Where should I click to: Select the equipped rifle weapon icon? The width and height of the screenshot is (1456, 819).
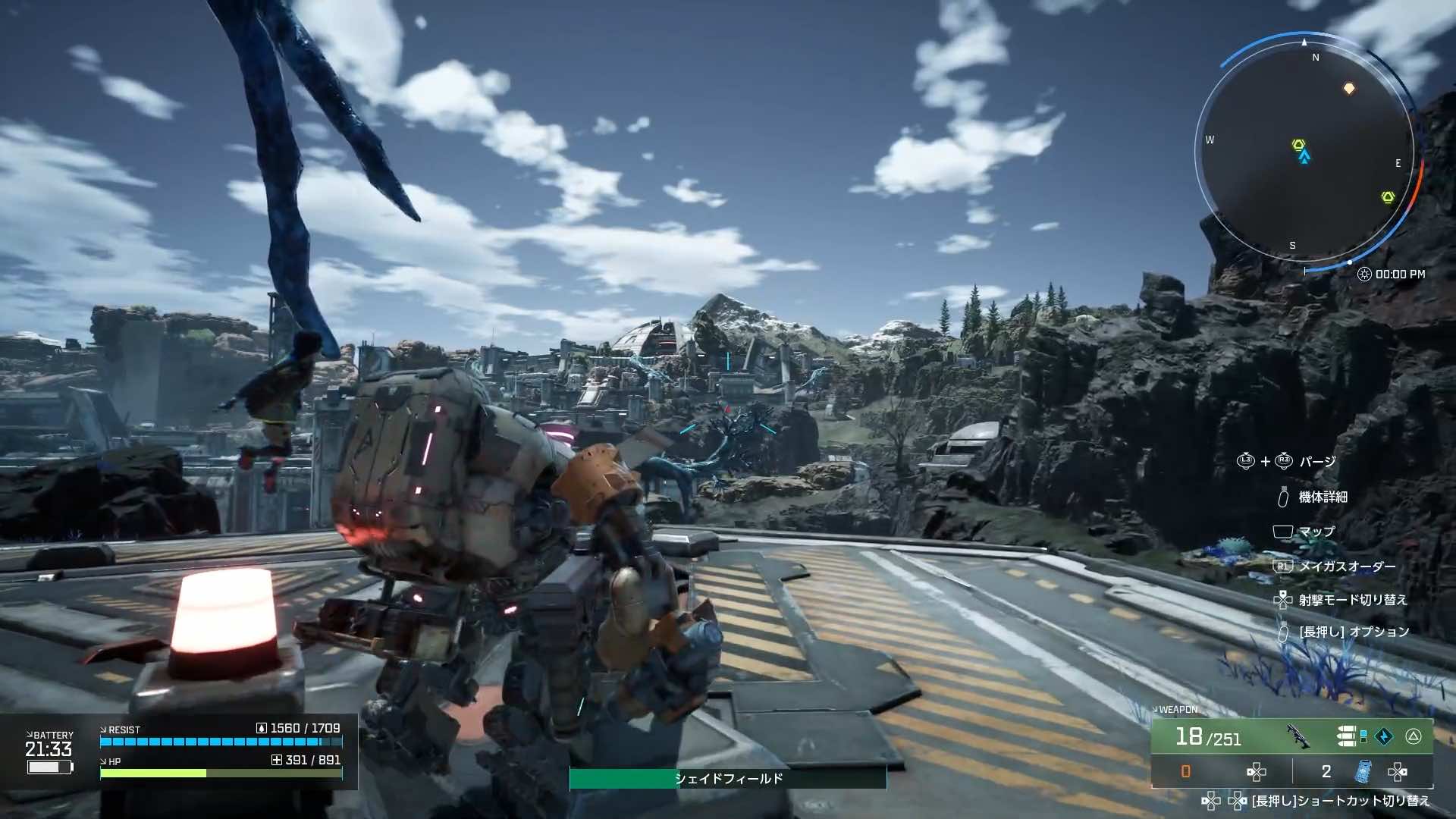pos(1298,736)
